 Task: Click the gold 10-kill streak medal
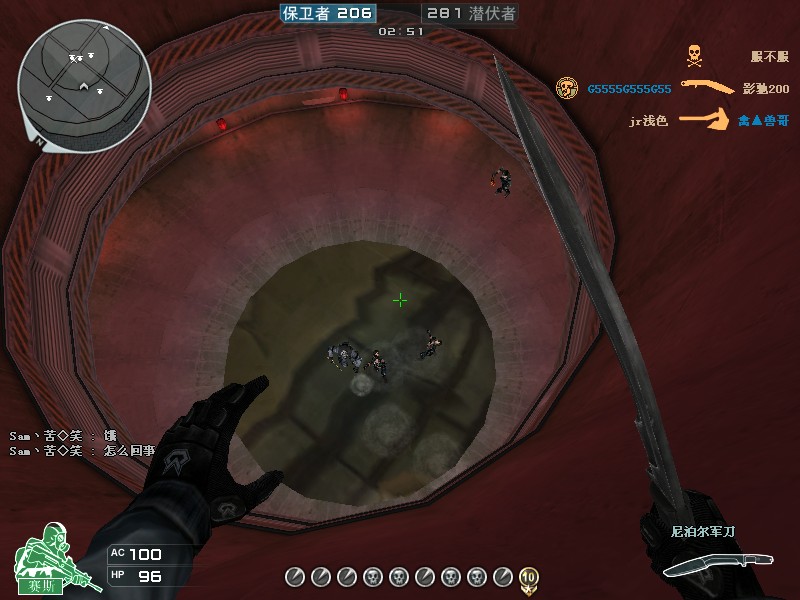[529, 576]
